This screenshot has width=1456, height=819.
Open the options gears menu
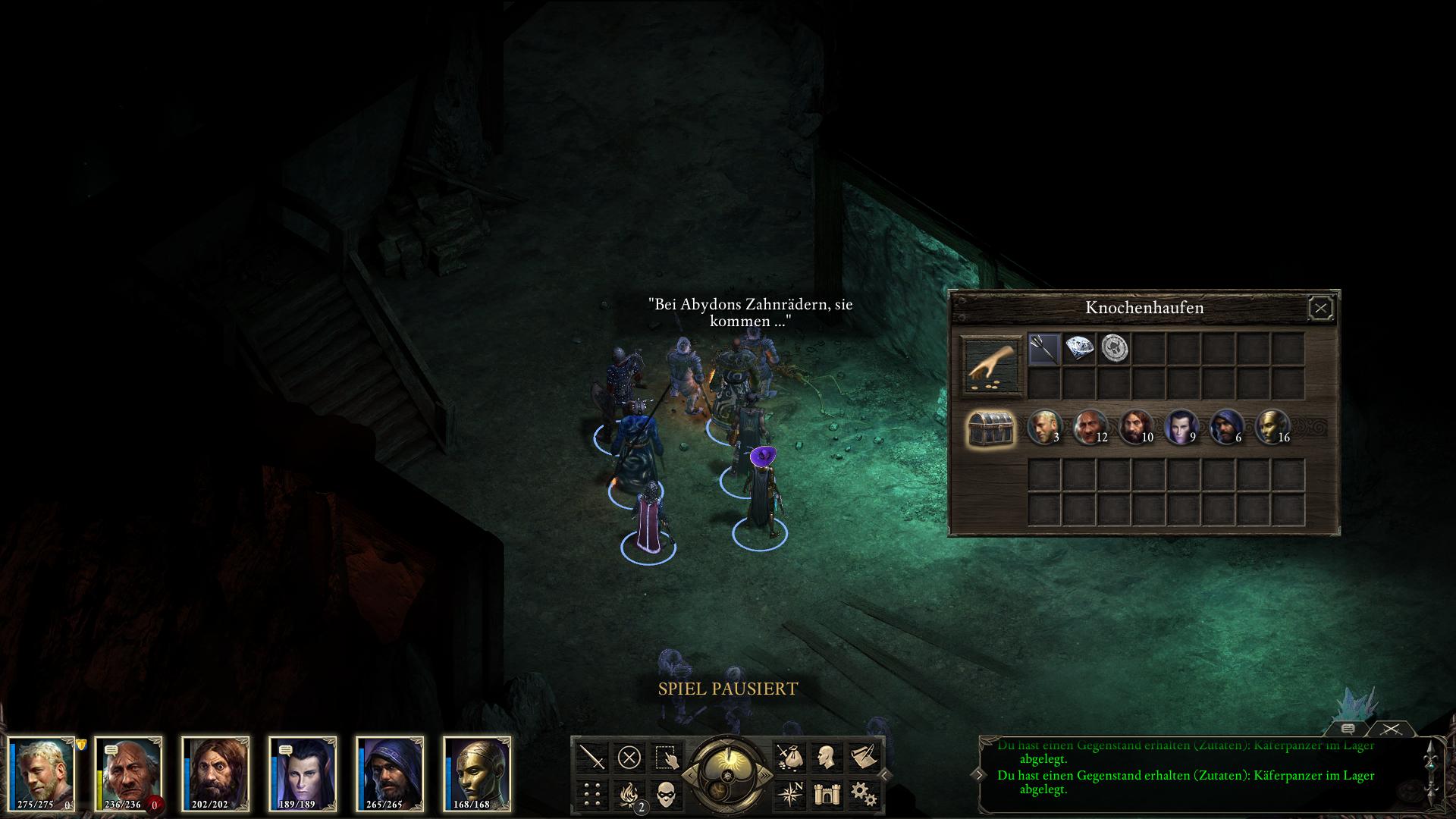[x=863, y=794]
